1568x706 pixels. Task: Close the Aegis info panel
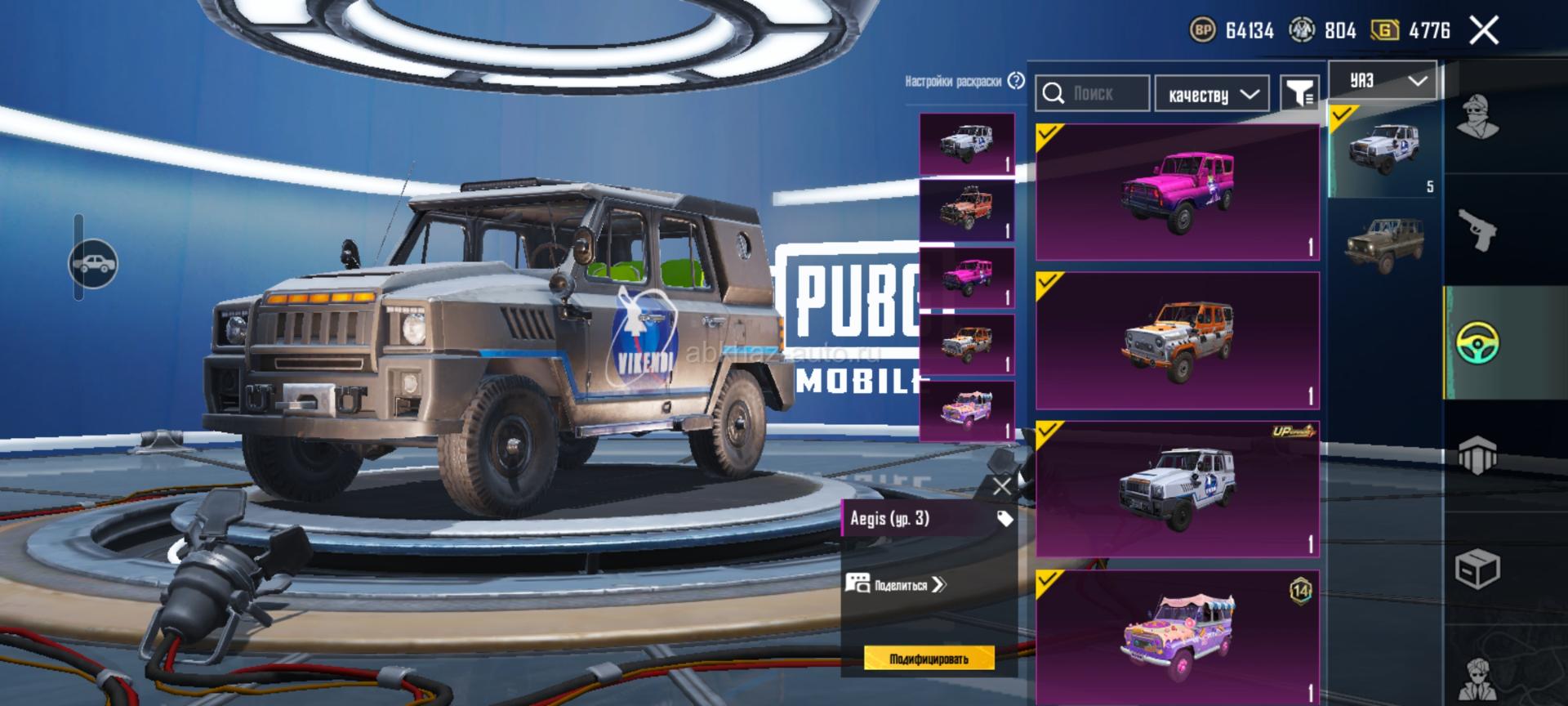[1001, 487]
